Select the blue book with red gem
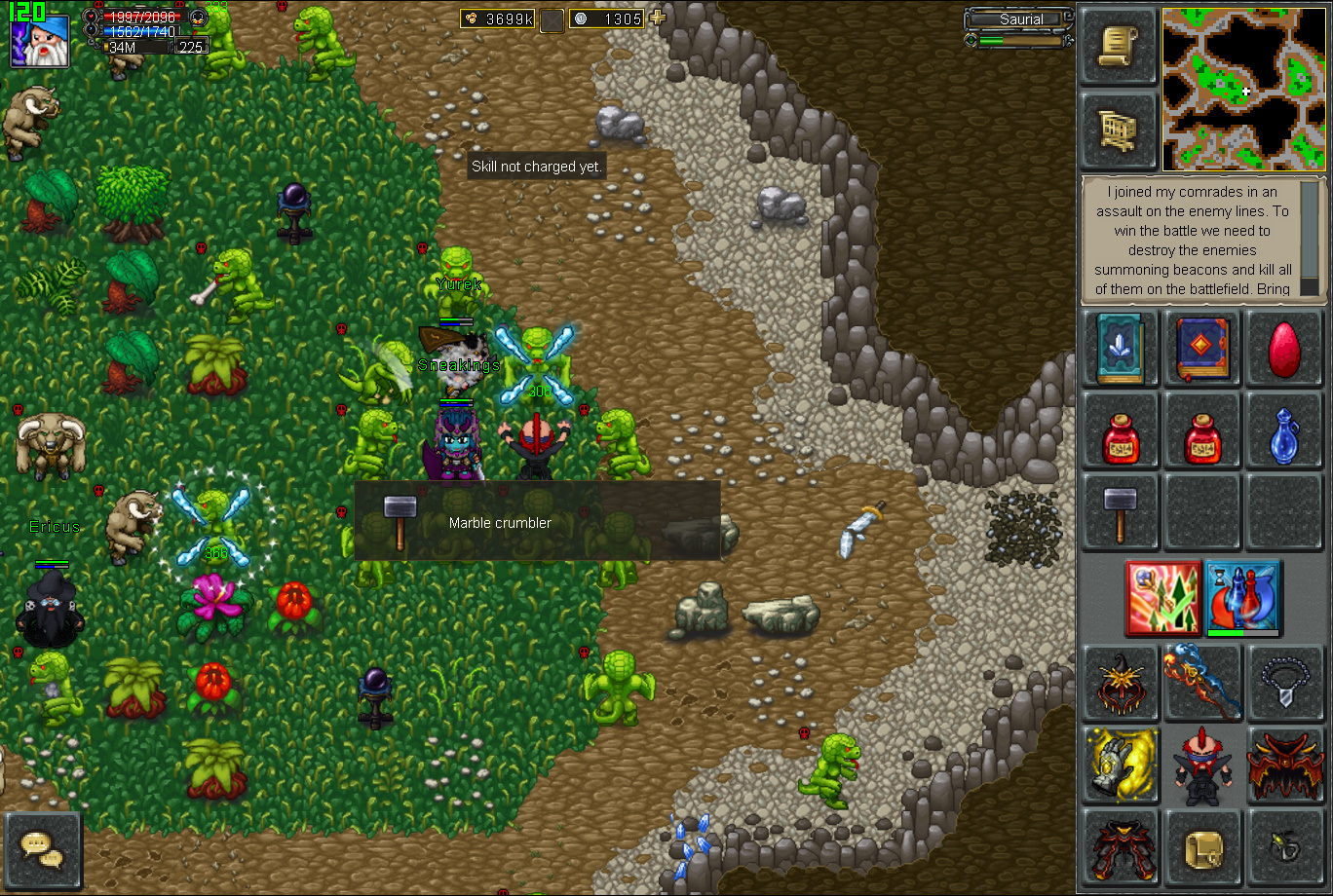The width and height of the screenshot is (1333, 896). pos(1202,349)
